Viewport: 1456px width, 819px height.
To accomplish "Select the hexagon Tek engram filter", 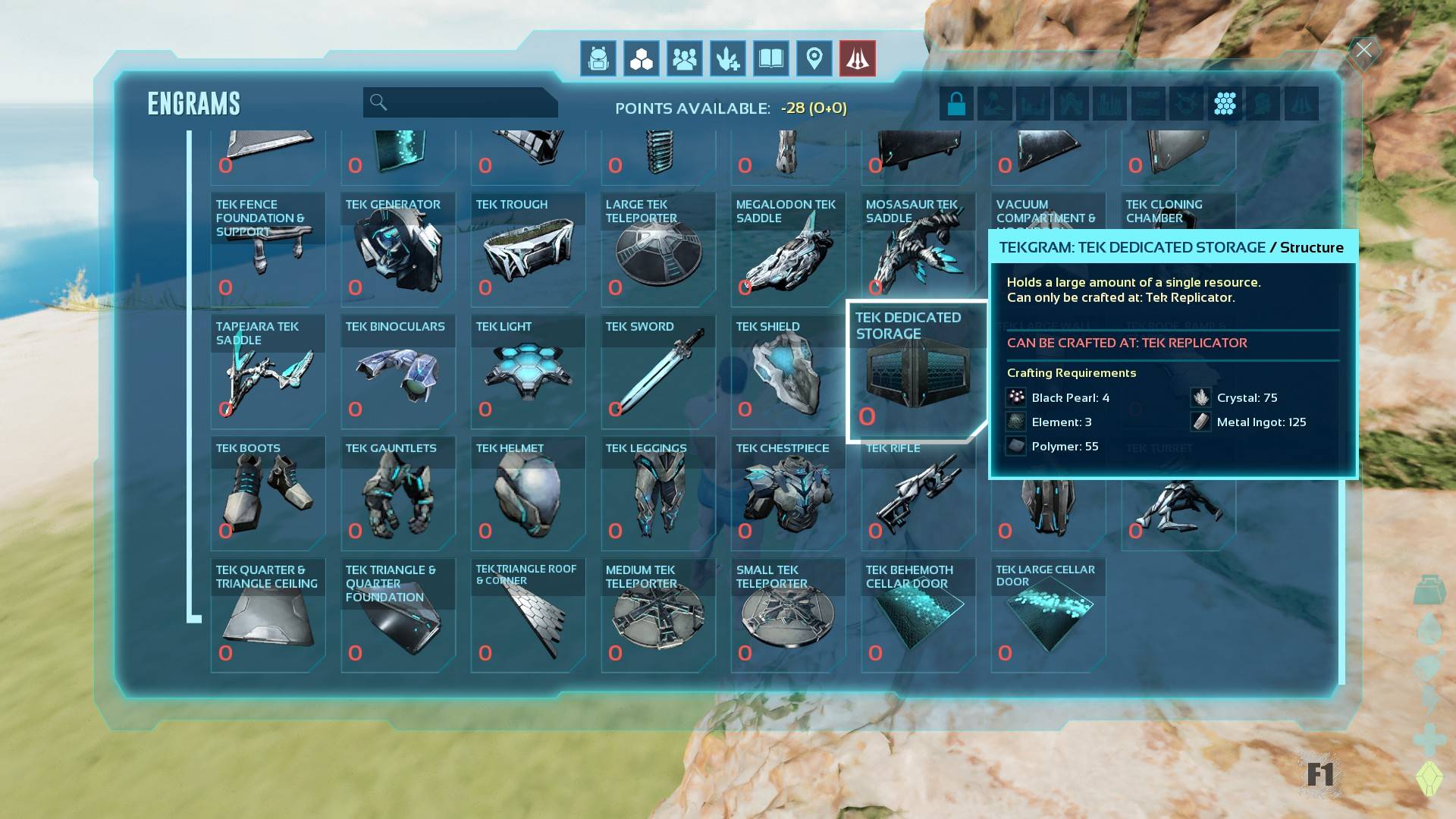I will [x=1225, y=103].
